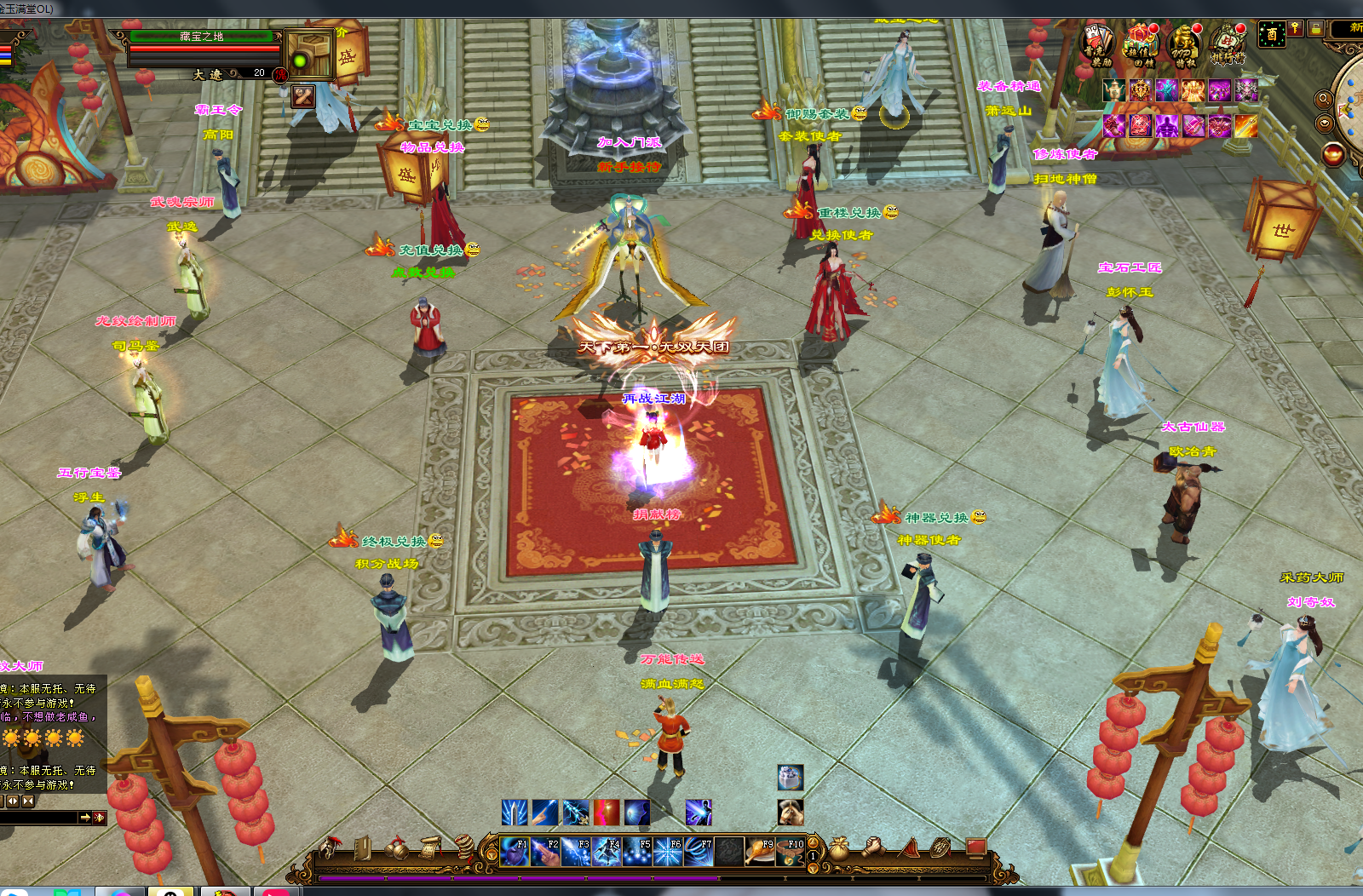Image resolution: width=1363 pixels, height=896 pixels.
Task: Open the handshake social menu icon
Action: [872, 847]
